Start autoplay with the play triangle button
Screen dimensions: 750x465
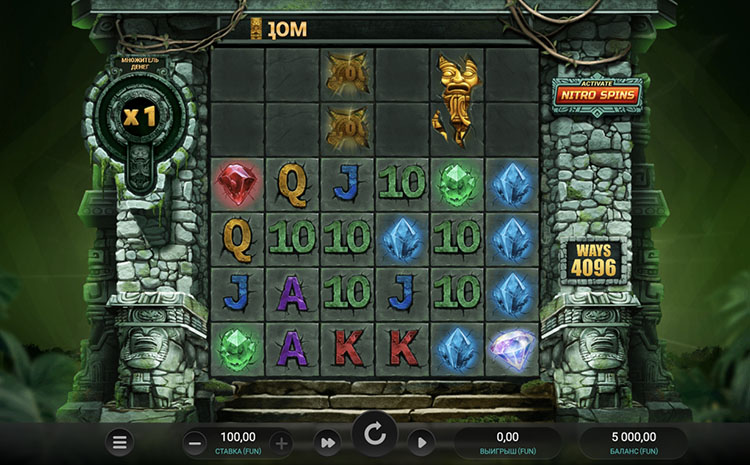tap(421, 441)
